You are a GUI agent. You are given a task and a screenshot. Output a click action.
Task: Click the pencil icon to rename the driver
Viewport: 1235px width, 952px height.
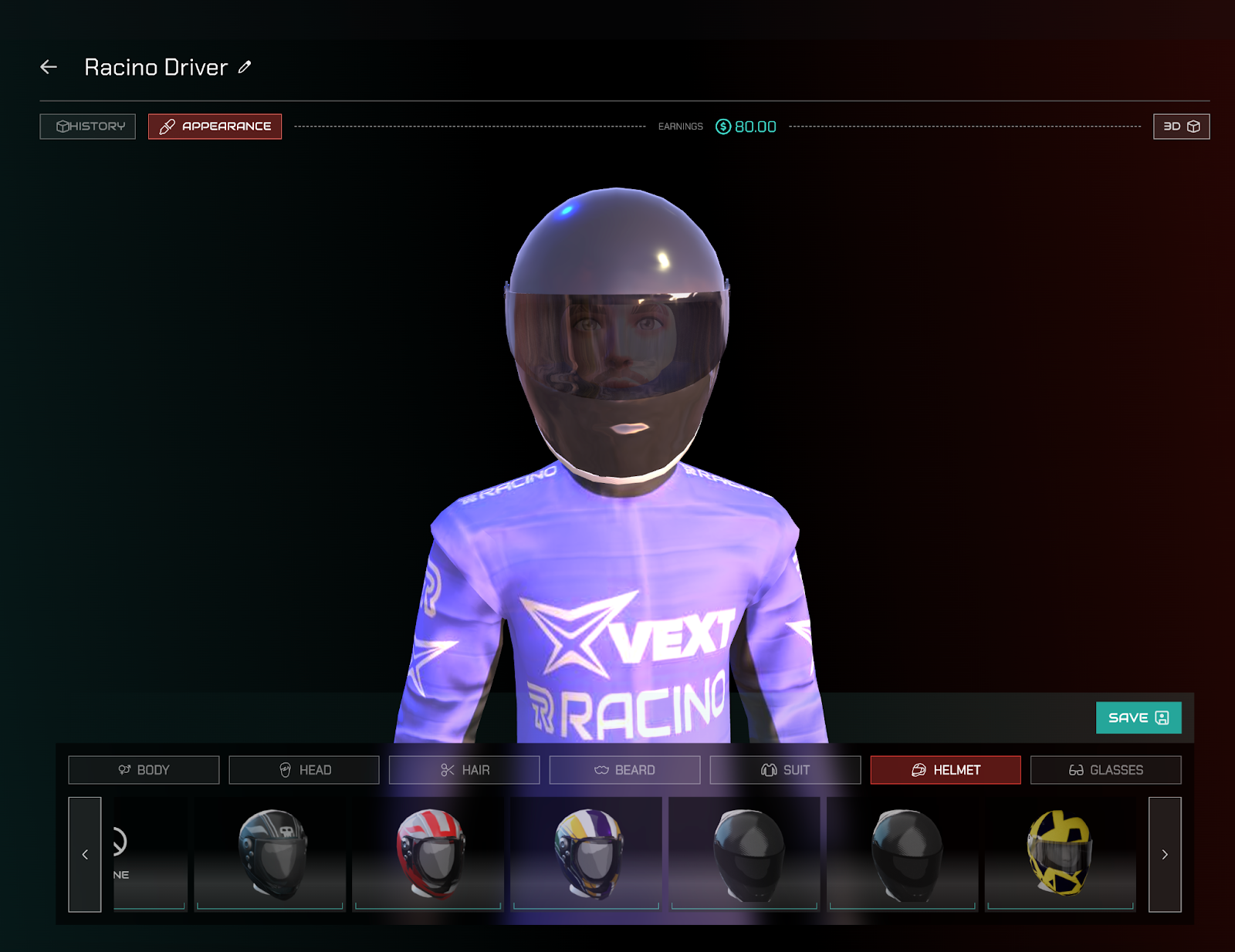point(245,68)
